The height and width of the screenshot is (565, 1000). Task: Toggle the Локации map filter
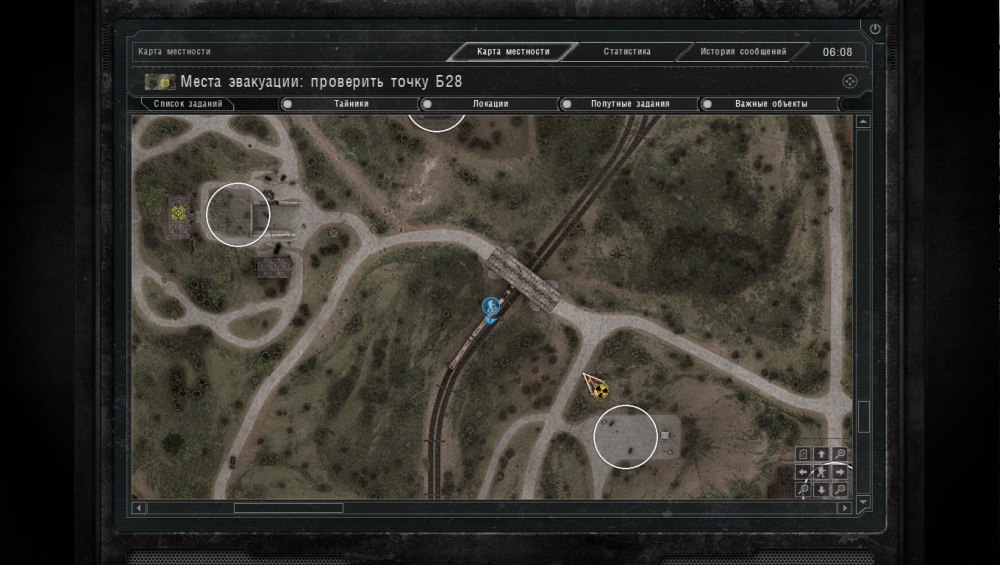click(x=427, y=103)
